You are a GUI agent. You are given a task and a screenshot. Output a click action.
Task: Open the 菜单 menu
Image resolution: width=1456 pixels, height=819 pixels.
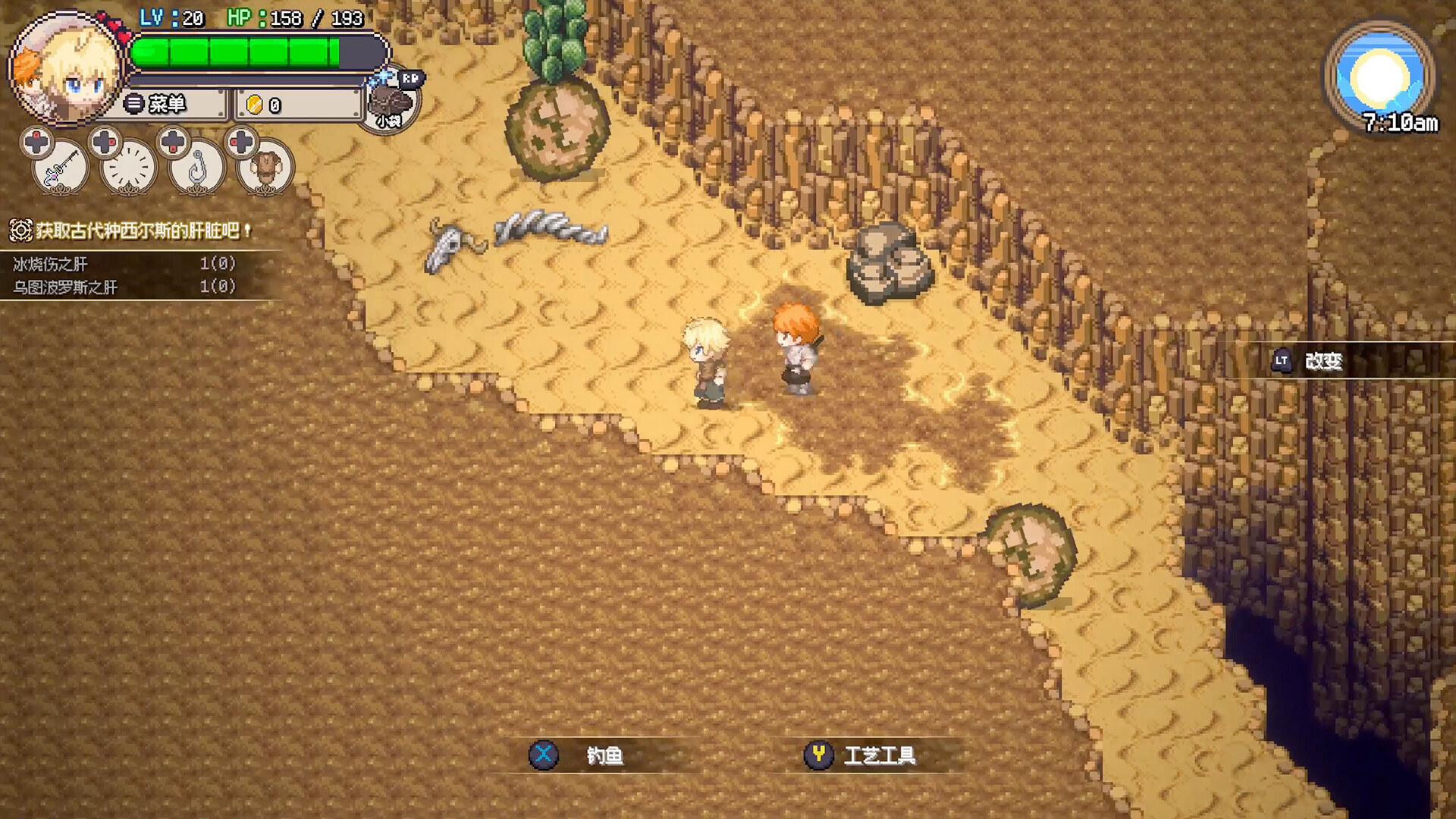[x=168, y=102]
